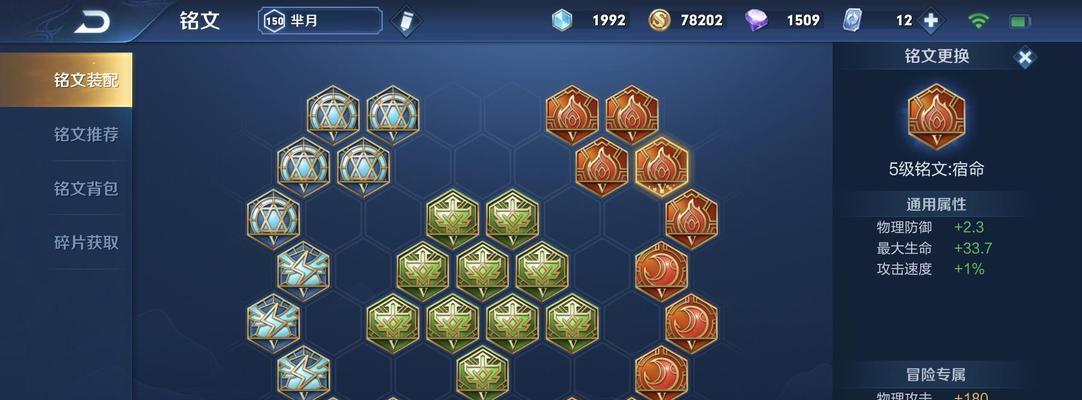
Task: Switch to the 铭文装配 tab
Action: click(x=66, y=80)
